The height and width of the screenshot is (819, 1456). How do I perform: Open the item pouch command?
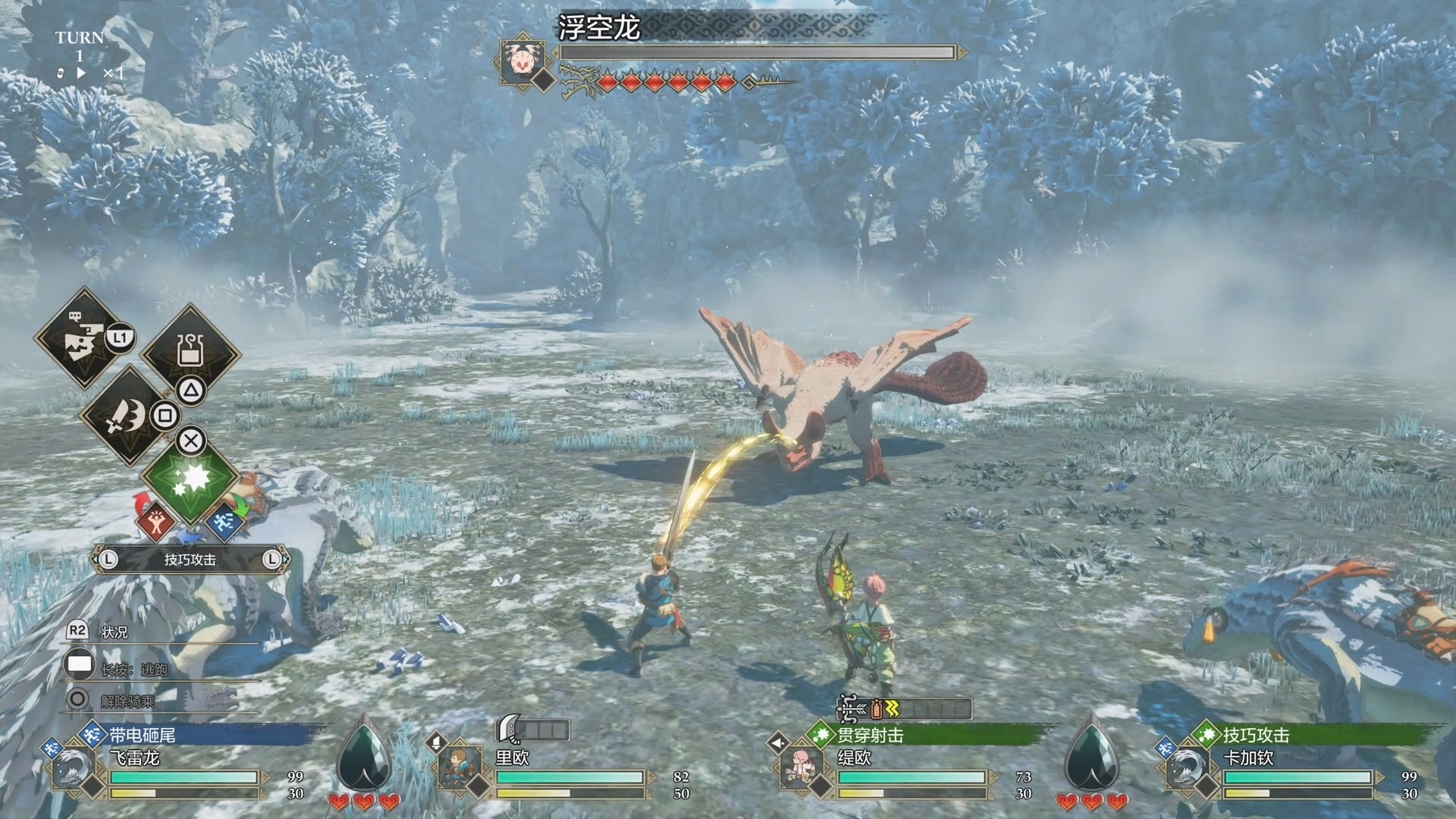pos(190,352)
